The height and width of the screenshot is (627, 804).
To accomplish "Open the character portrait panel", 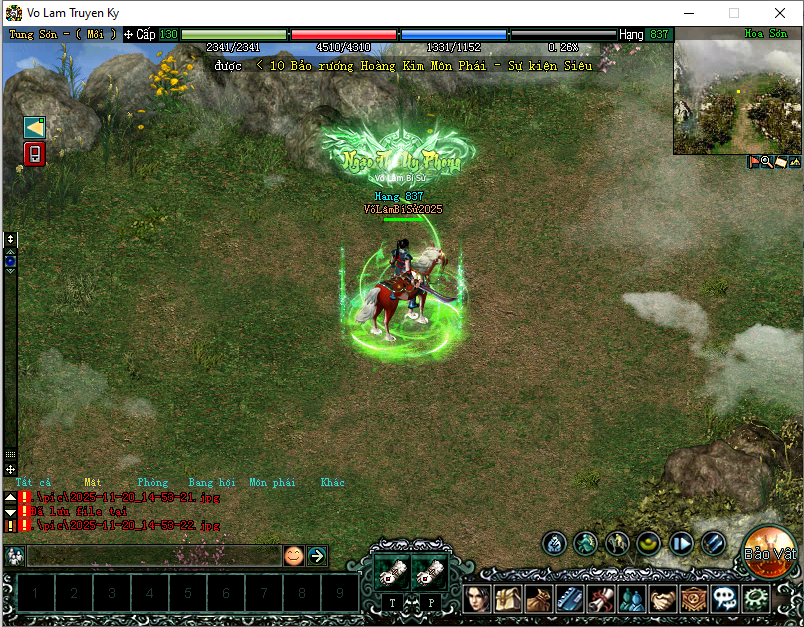I will click(x=479, y=599).
